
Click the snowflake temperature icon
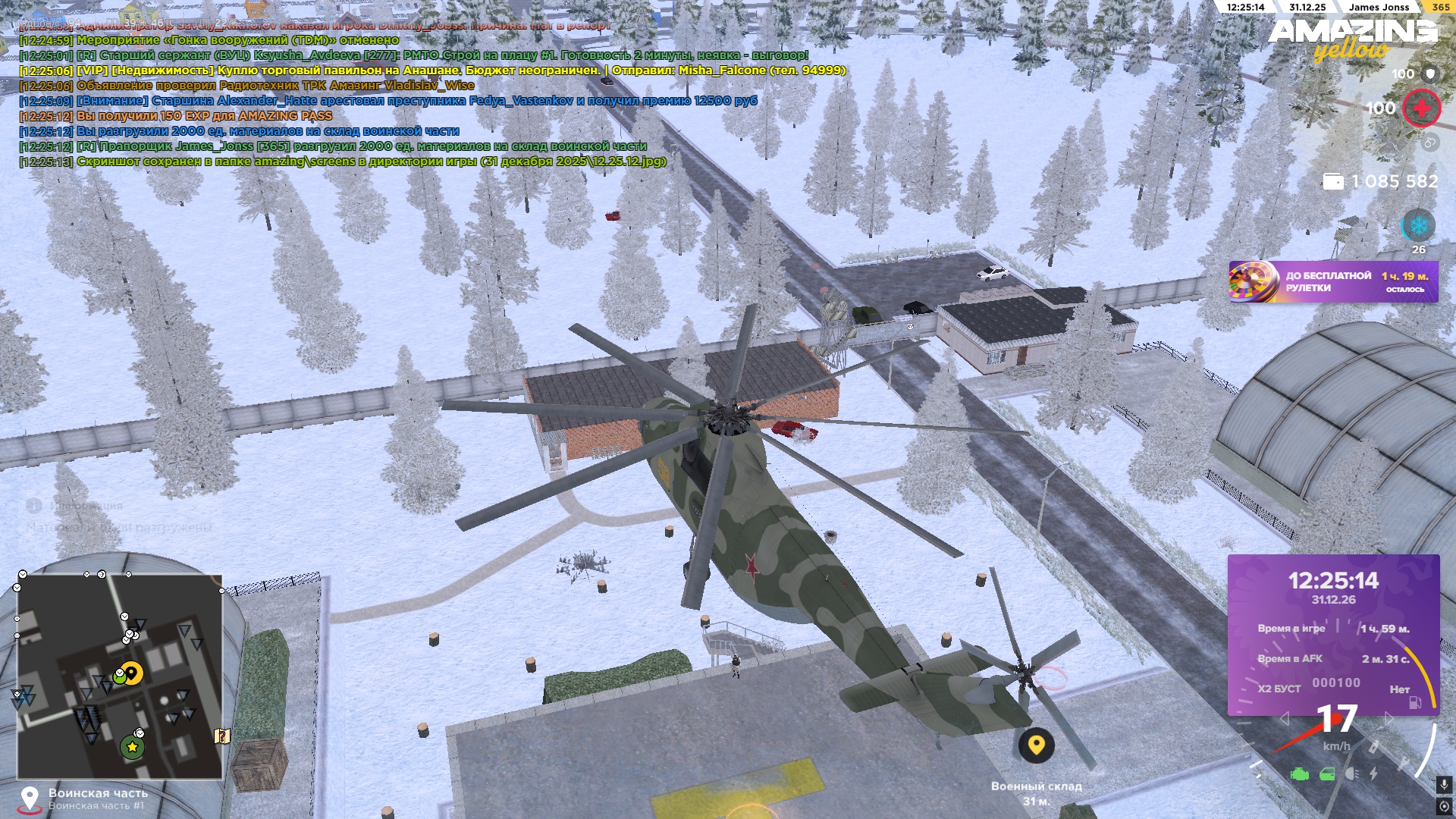(1418, 226)
